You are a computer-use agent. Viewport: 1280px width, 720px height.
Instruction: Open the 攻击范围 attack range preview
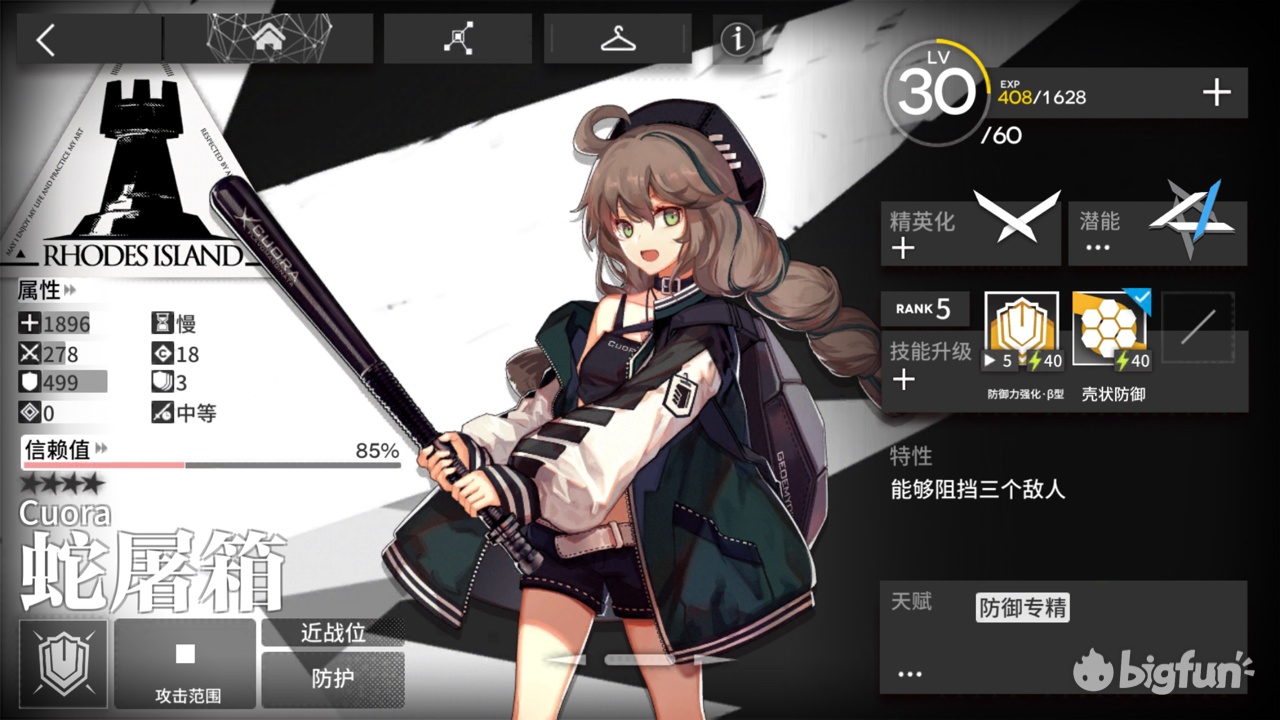pos(184,662)
